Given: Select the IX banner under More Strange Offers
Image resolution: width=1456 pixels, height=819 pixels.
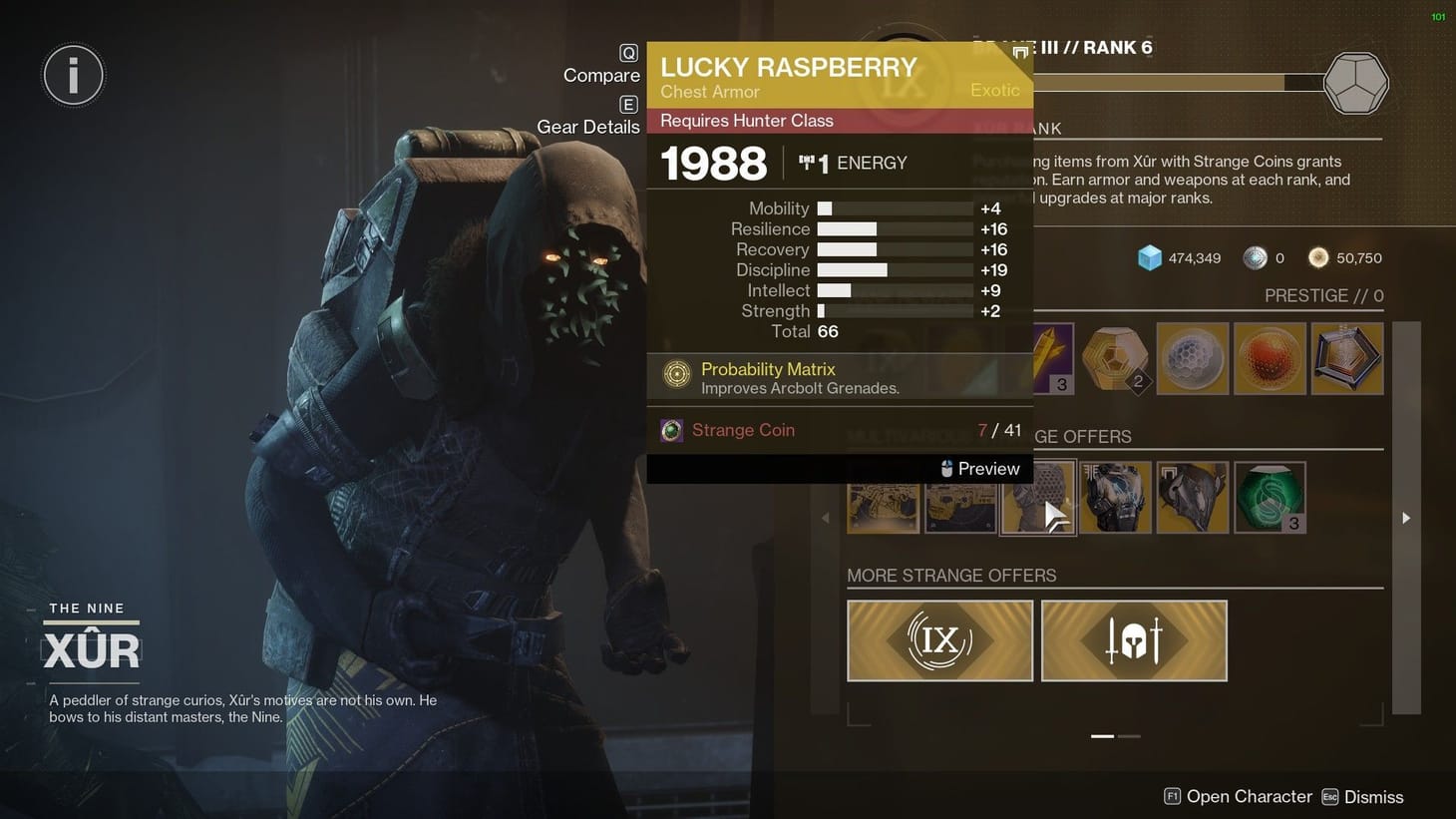Looking at the screenshot, I should pyautogui.click(x=938, y=640).
